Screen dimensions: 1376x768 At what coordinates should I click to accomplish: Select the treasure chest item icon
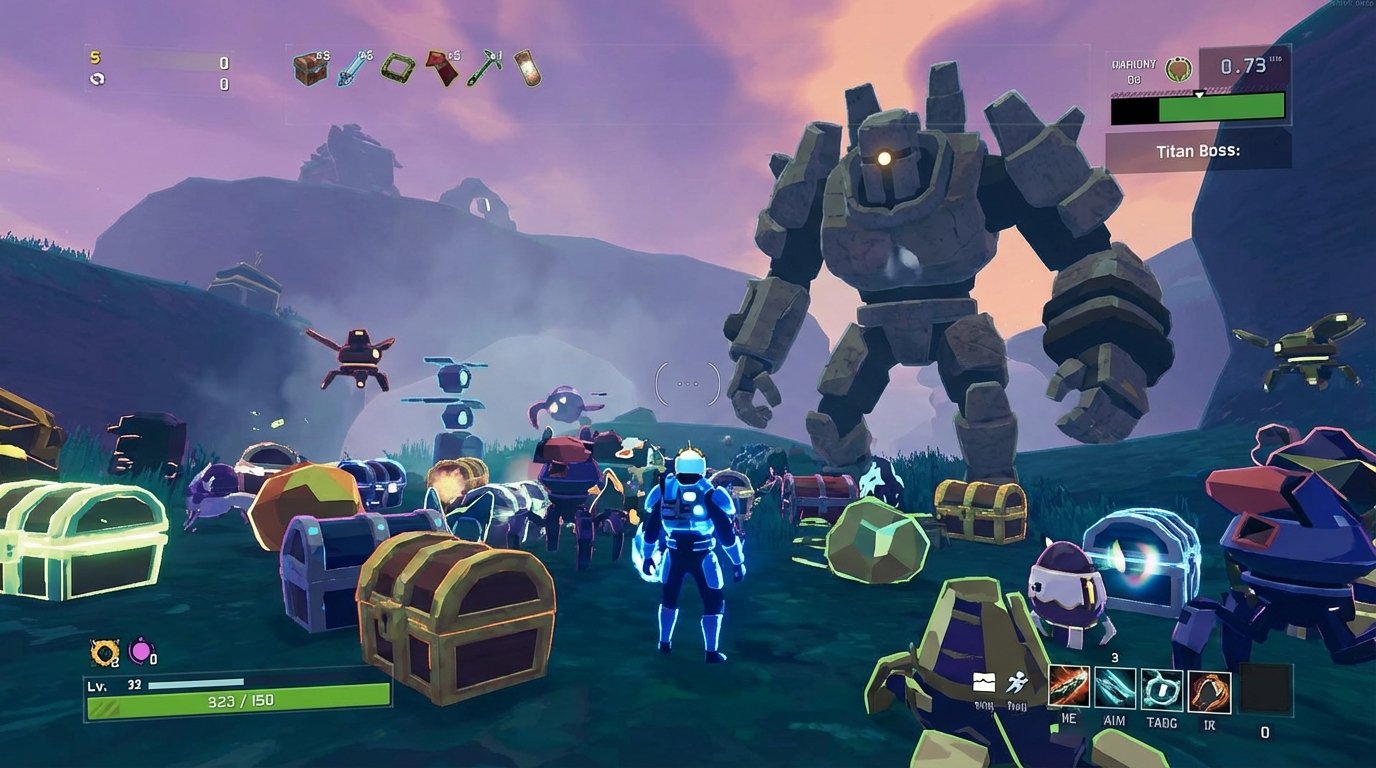coord(310,68)
